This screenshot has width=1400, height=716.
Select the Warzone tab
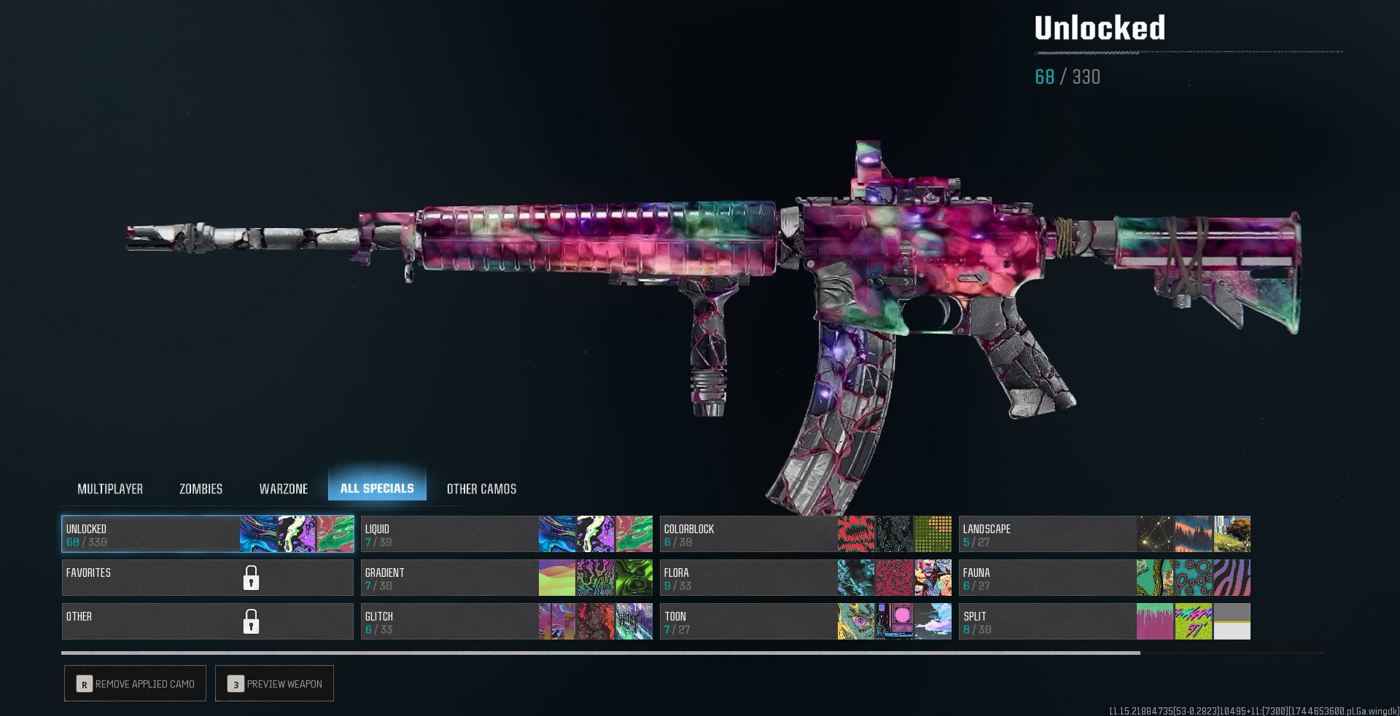pyautogui.click(x=283, y=489)
